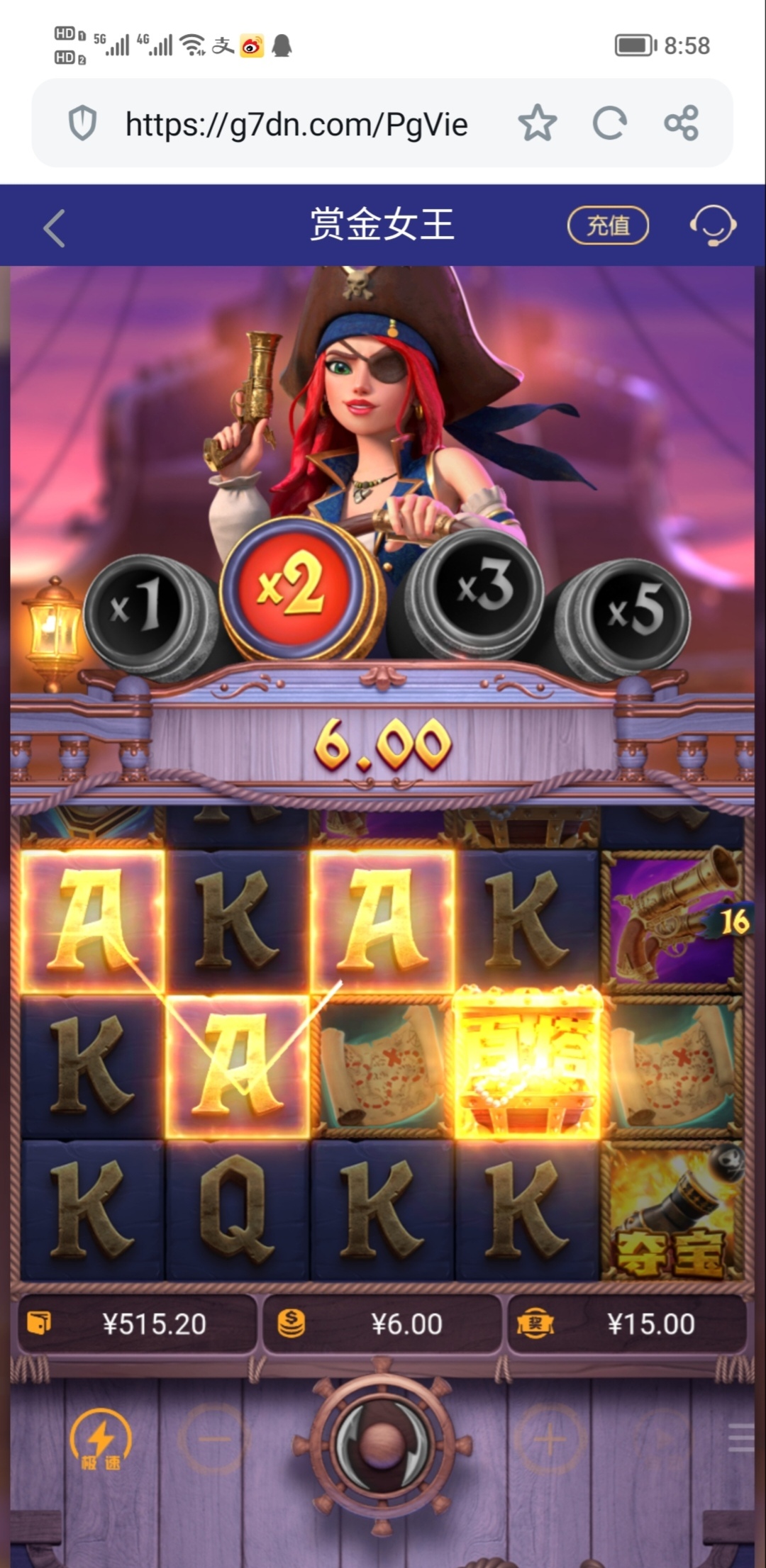Viewport: 766px width, 1568px height.
Task: Spin the ship wheel button
Action: click(383, 1439)
